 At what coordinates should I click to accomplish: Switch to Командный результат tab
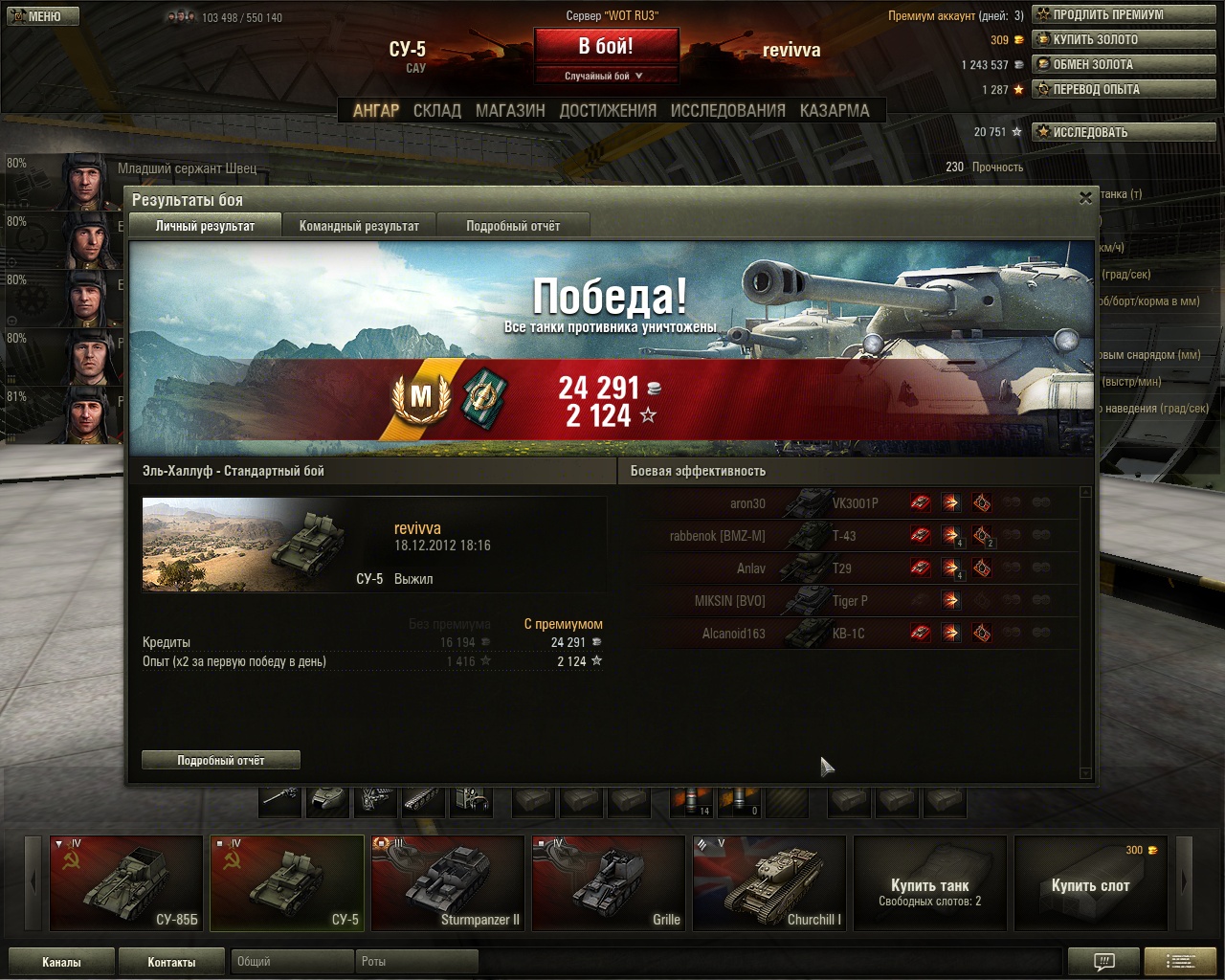pos(359,226)
